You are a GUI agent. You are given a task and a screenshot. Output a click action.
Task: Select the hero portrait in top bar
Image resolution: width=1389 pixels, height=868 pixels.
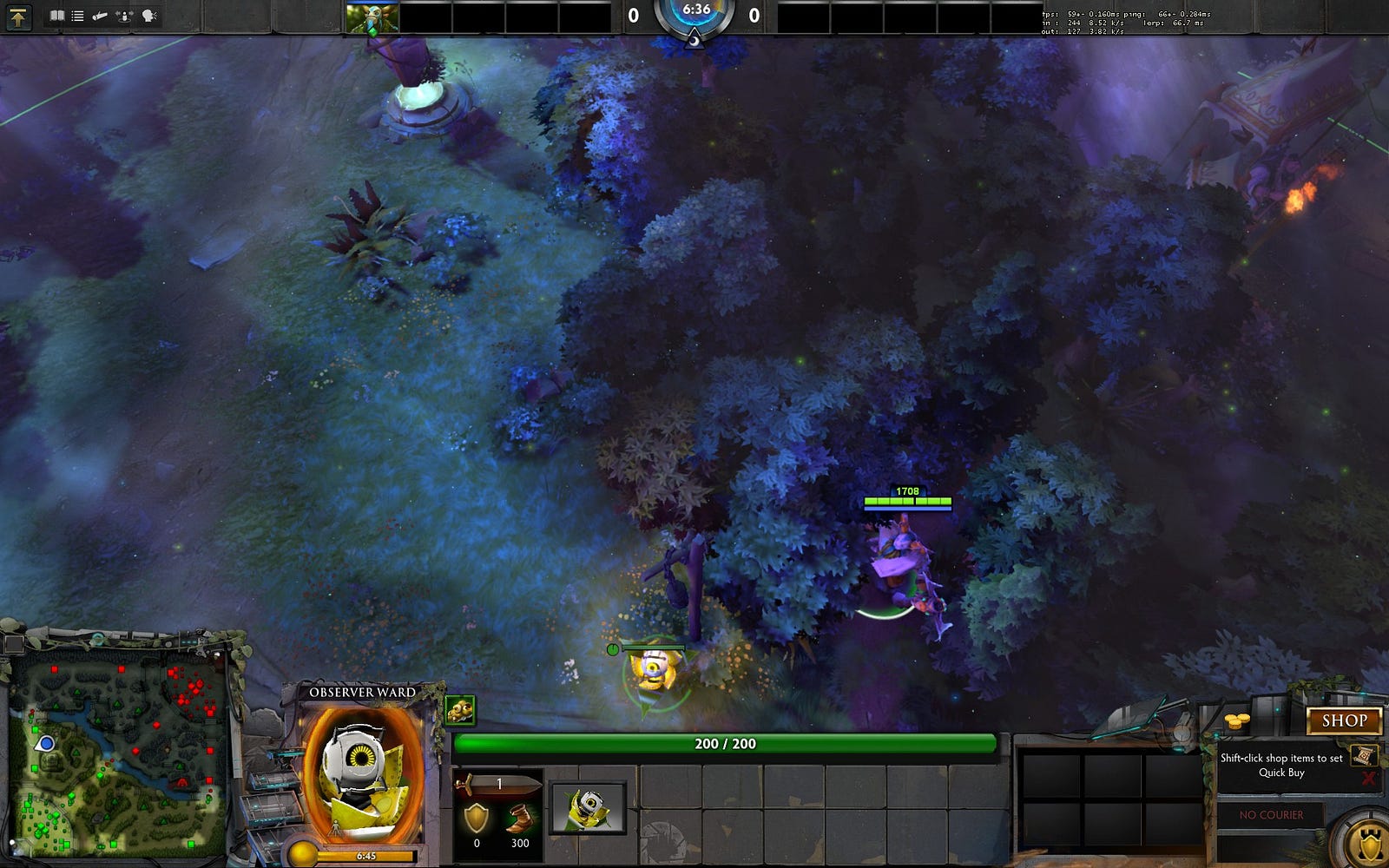pos(372,17)
